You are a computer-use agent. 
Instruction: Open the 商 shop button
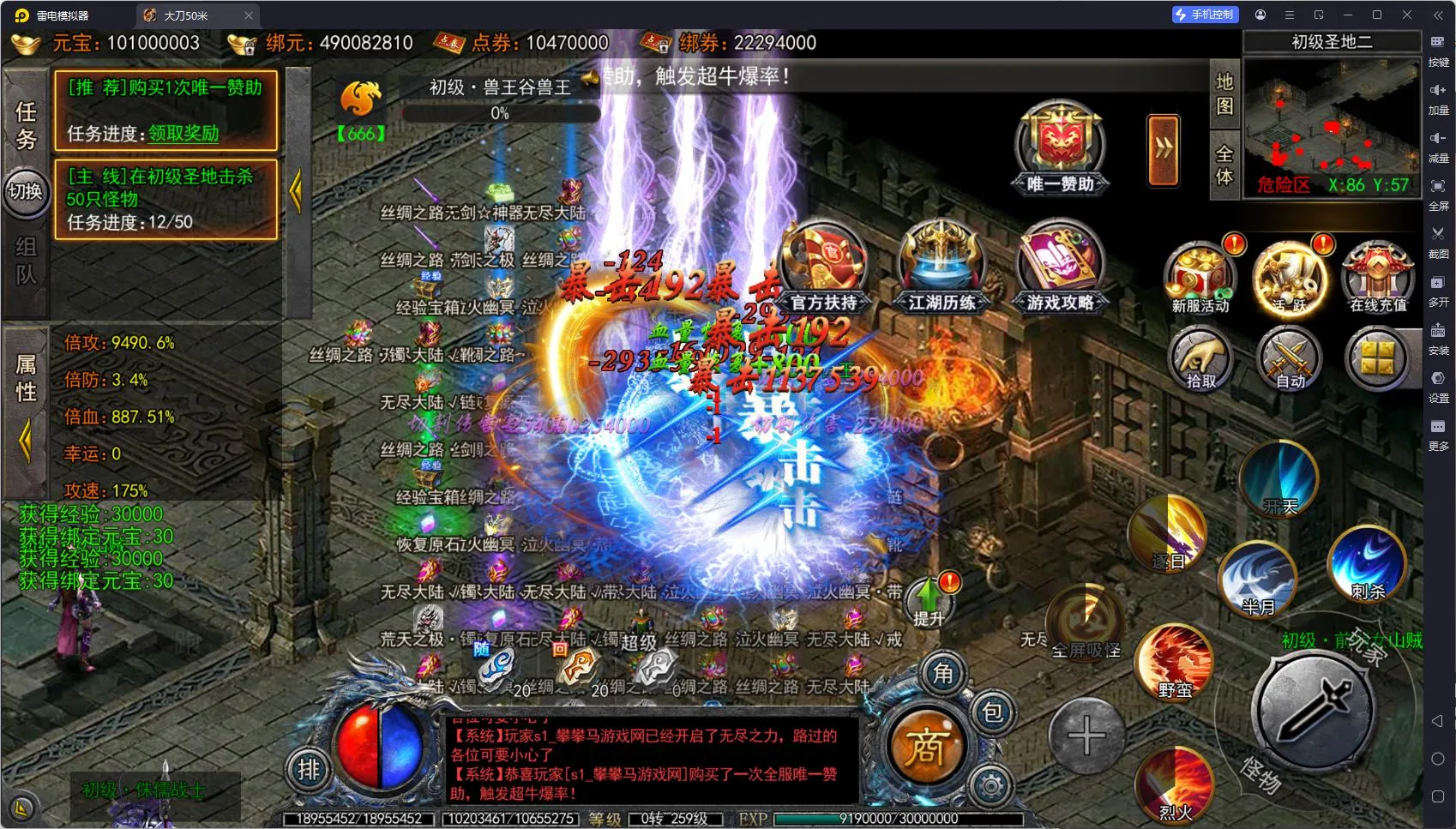924,748
